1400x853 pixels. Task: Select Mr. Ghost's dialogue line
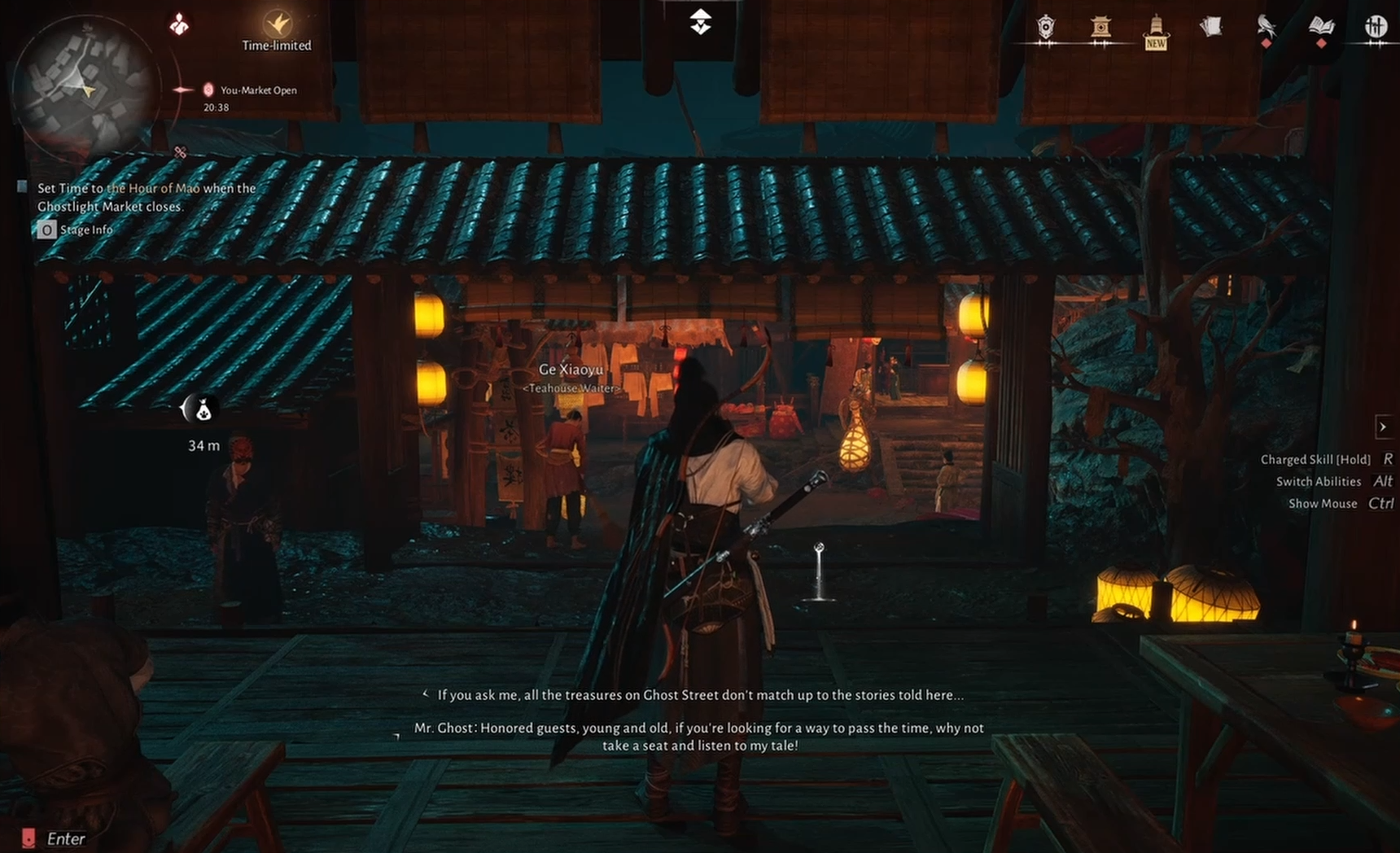tap(700, 736)
